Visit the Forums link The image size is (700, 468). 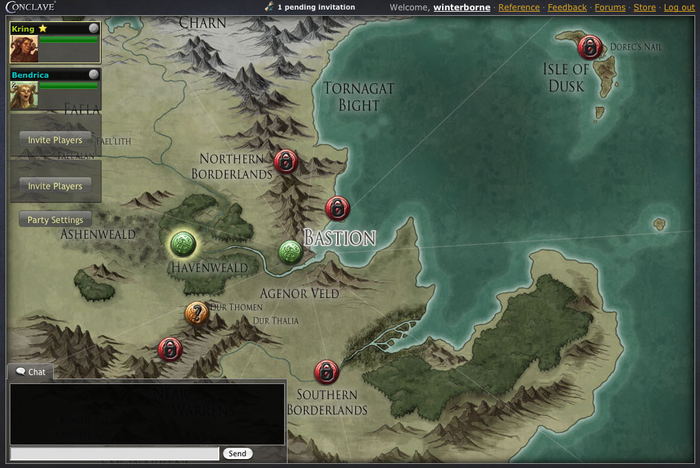click(x=610, y=7)
